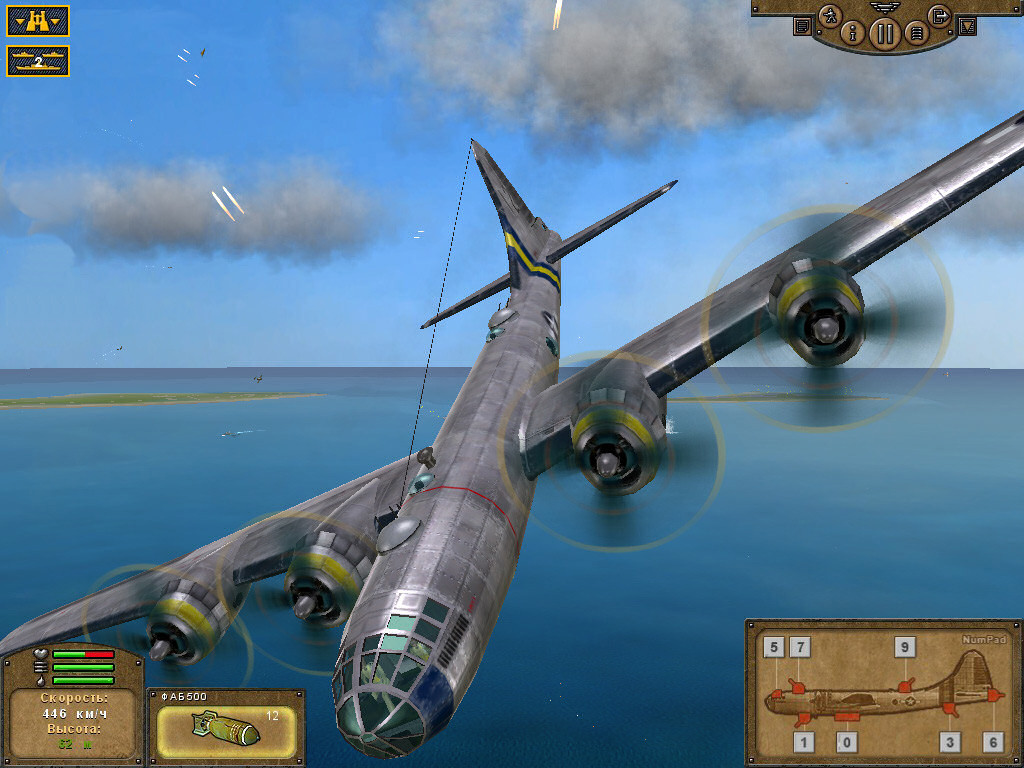Select the ship group 2 button
The width and height of the screenshot is (1024, 768).
[38, 61]
